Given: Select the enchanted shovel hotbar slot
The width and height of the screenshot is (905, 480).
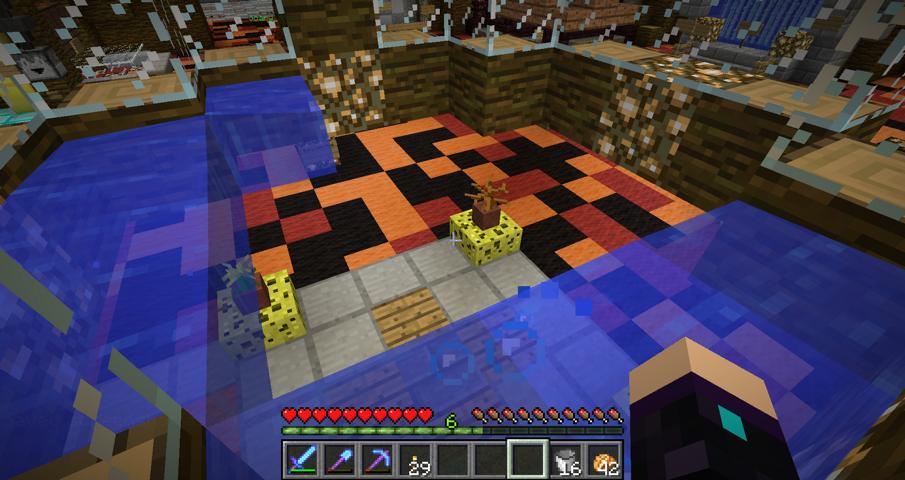Looking at the screenshot, I should tap(338, 458).
